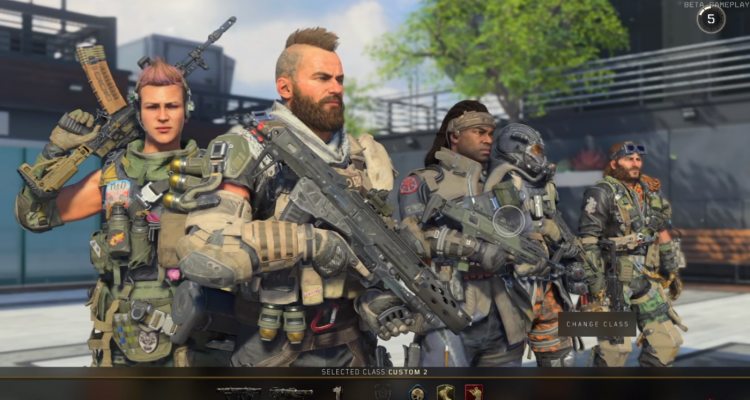Click the first weapon icon in the loadout bar
The height and width of the screenshot is (400, 750).
coord(238,392)
